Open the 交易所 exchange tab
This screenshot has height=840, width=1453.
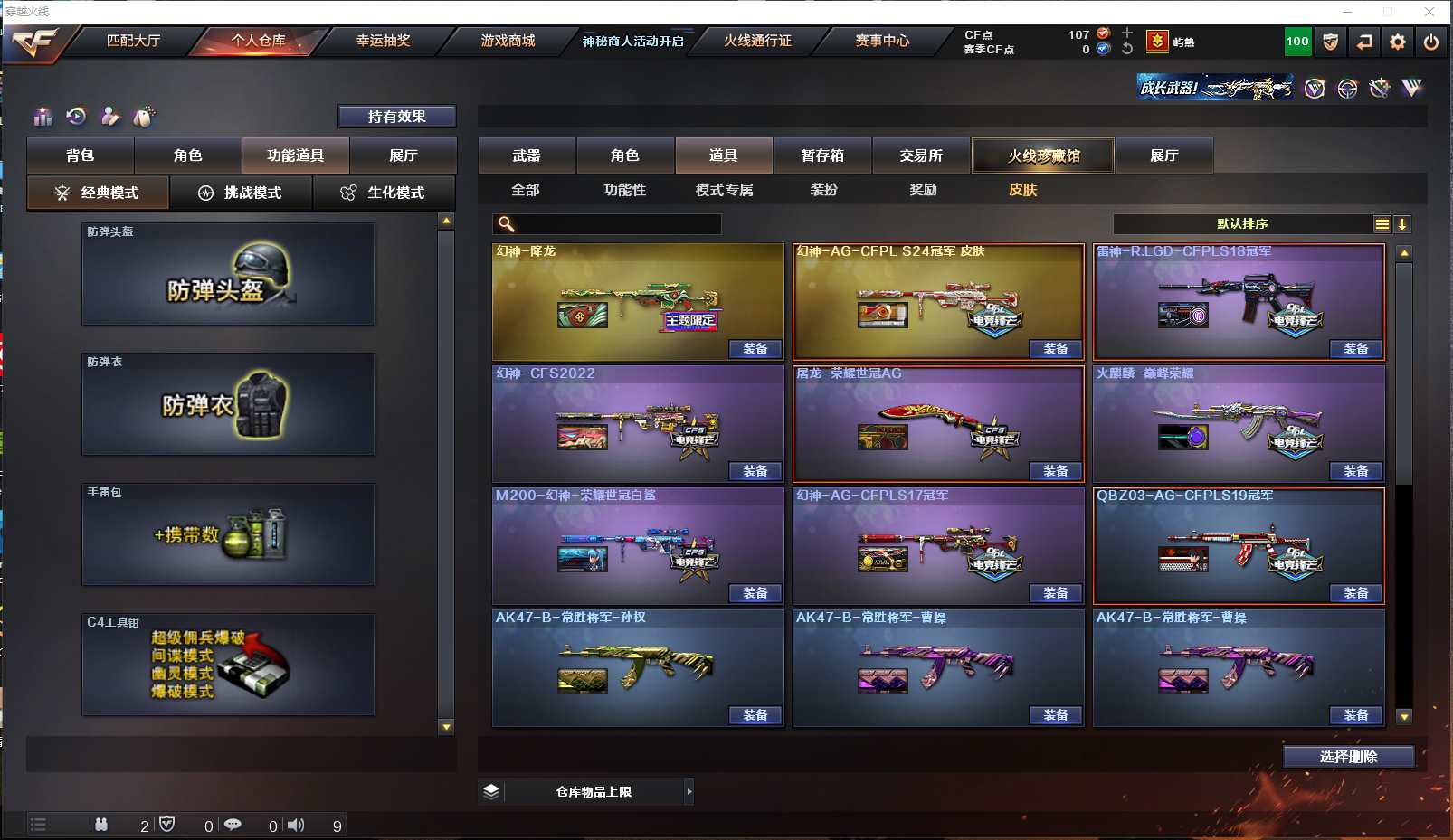click(x=921, y=156)
